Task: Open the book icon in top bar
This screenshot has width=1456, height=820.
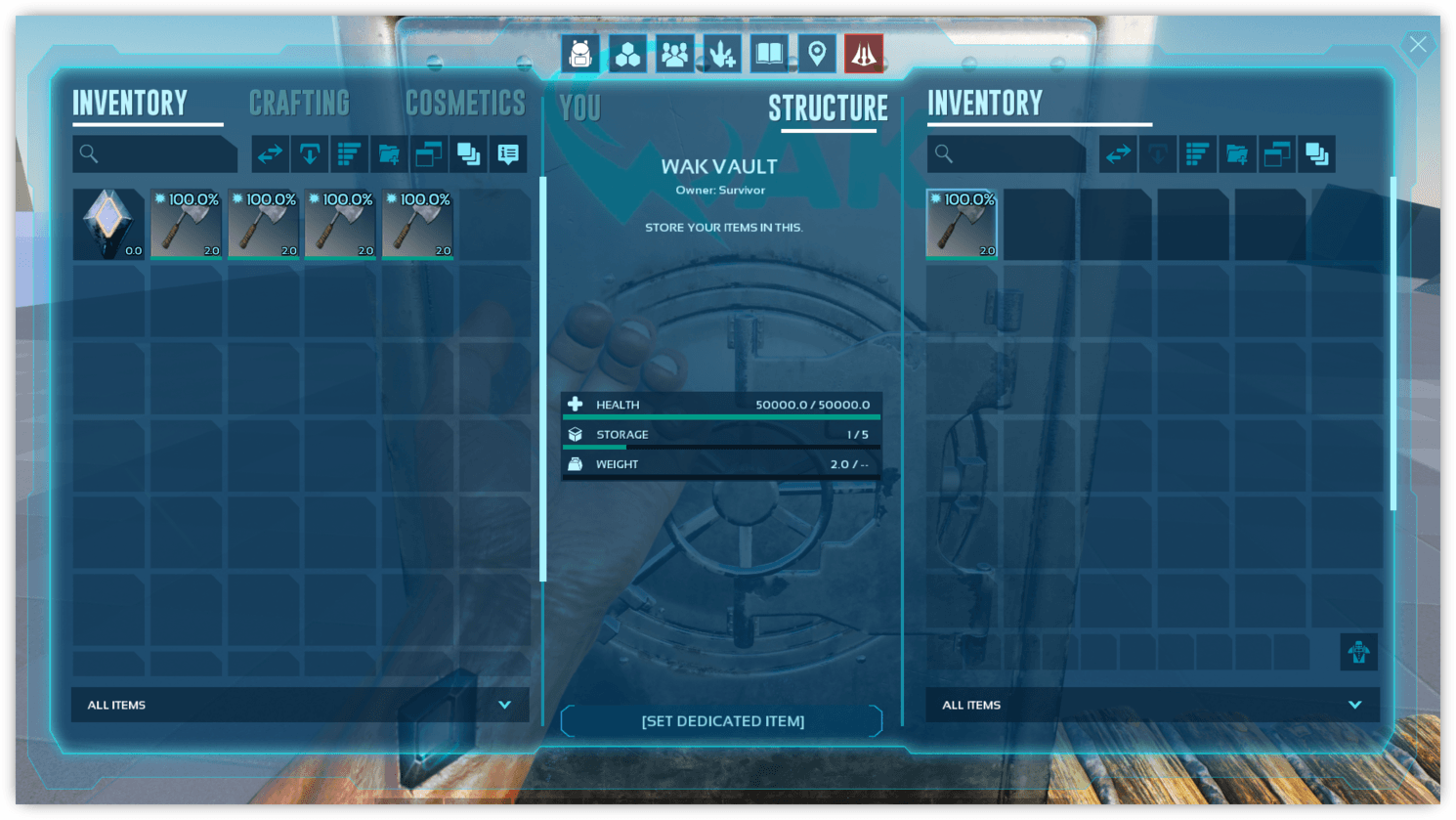Action: click(x=769, y=54)
